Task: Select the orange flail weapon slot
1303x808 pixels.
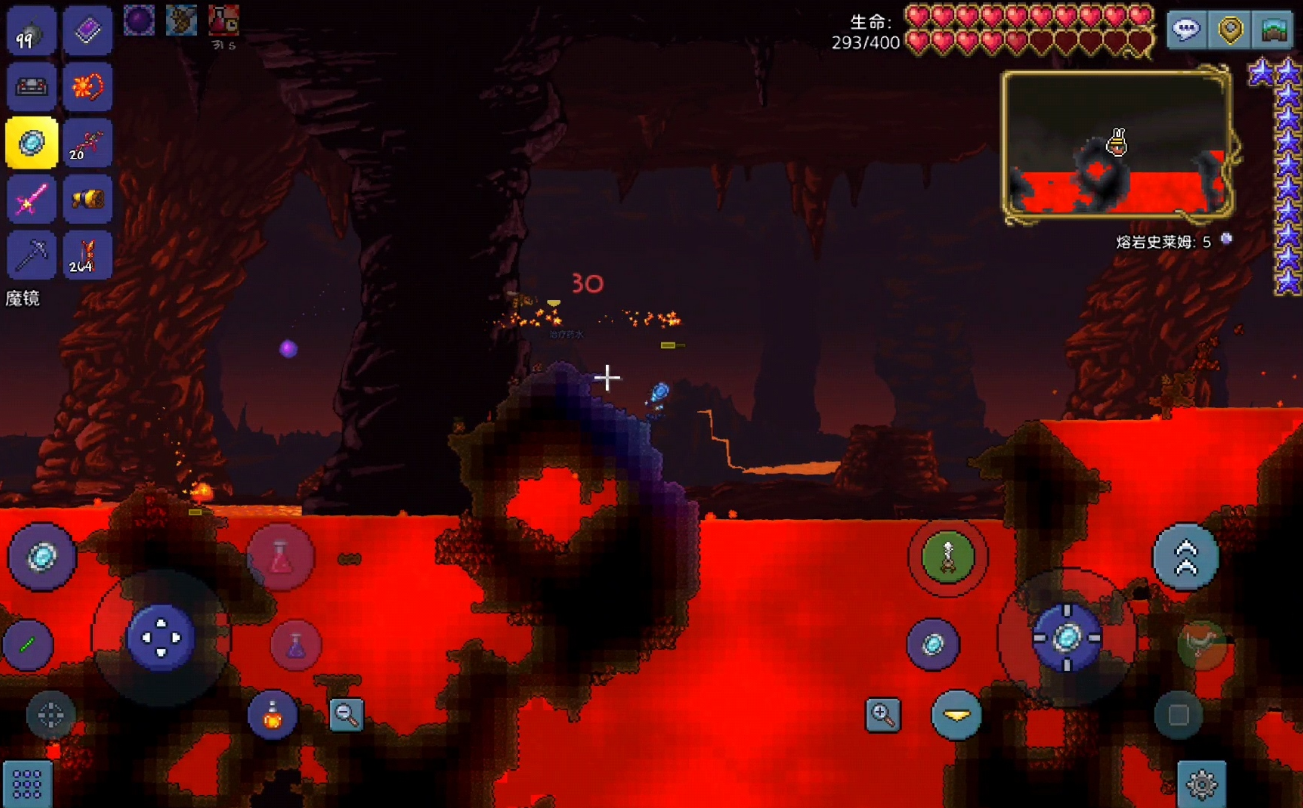Action: coord(87,87)
